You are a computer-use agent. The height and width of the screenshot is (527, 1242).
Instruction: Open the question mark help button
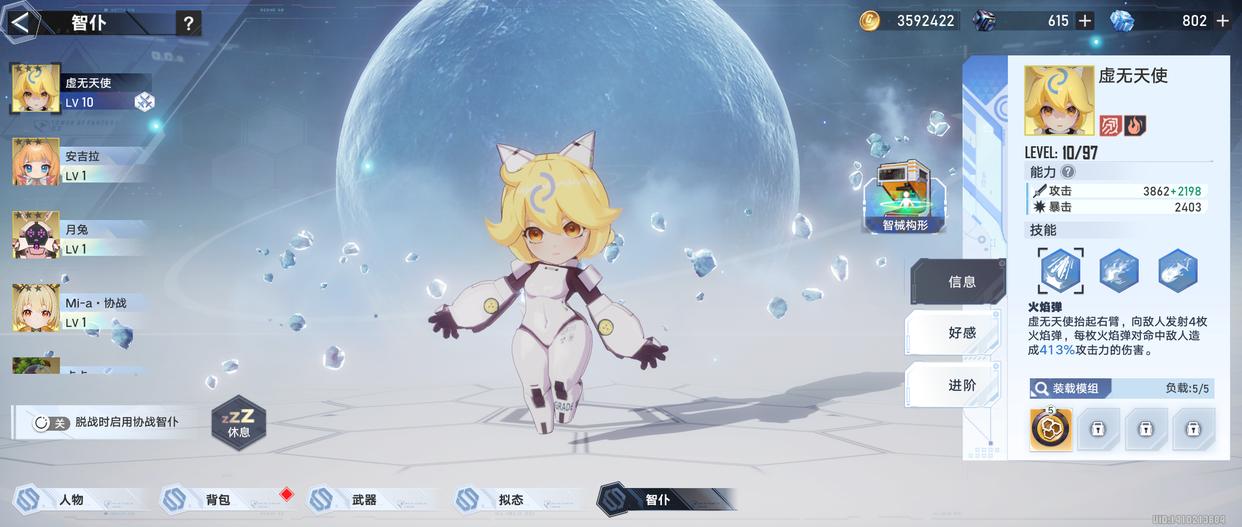click(x=188, y=24)
